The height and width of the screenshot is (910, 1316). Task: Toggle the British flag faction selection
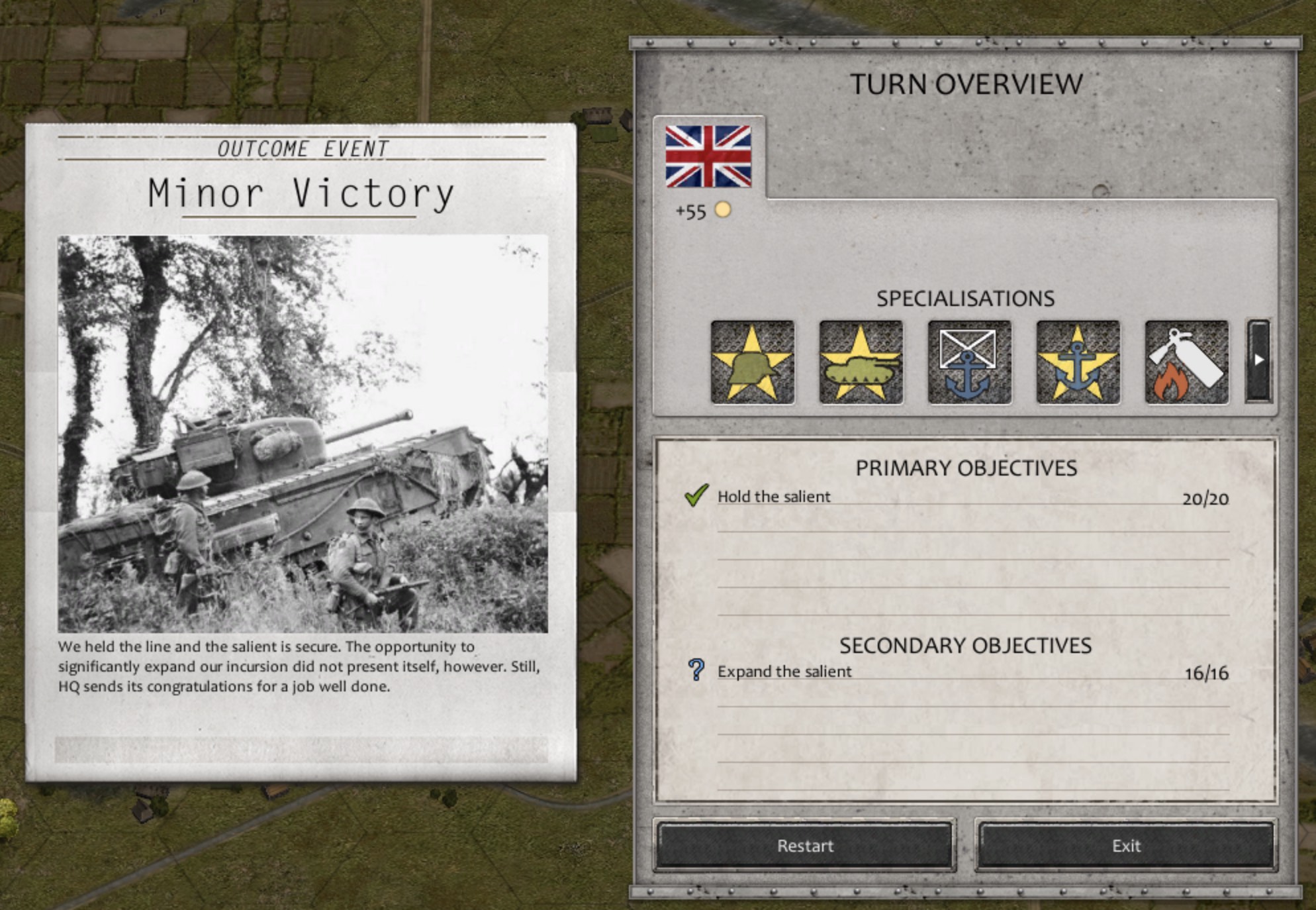[x=708, y=158]
